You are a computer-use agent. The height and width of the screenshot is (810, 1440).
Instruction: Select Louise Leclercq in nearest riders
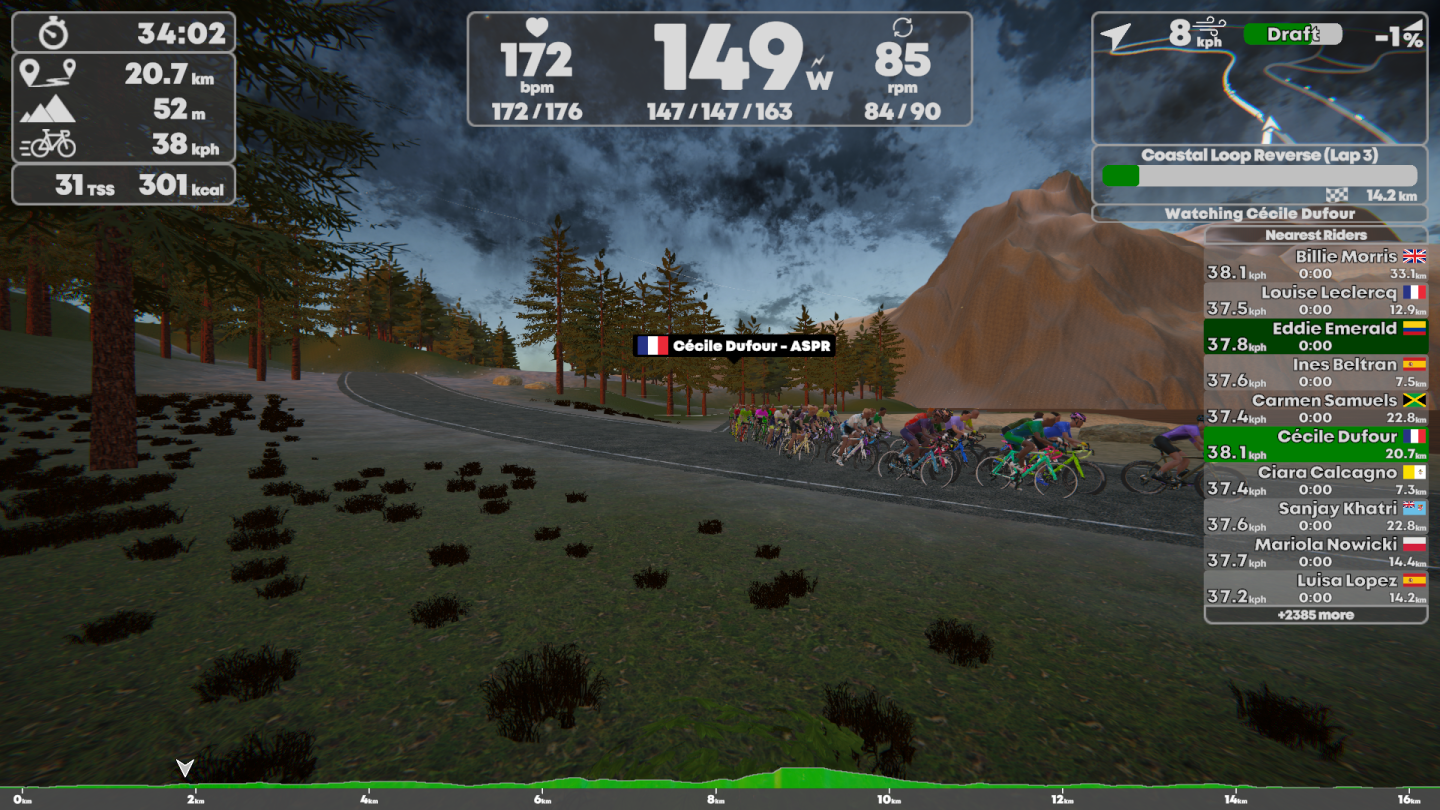pyautogui.click(x=1316, y=300)
